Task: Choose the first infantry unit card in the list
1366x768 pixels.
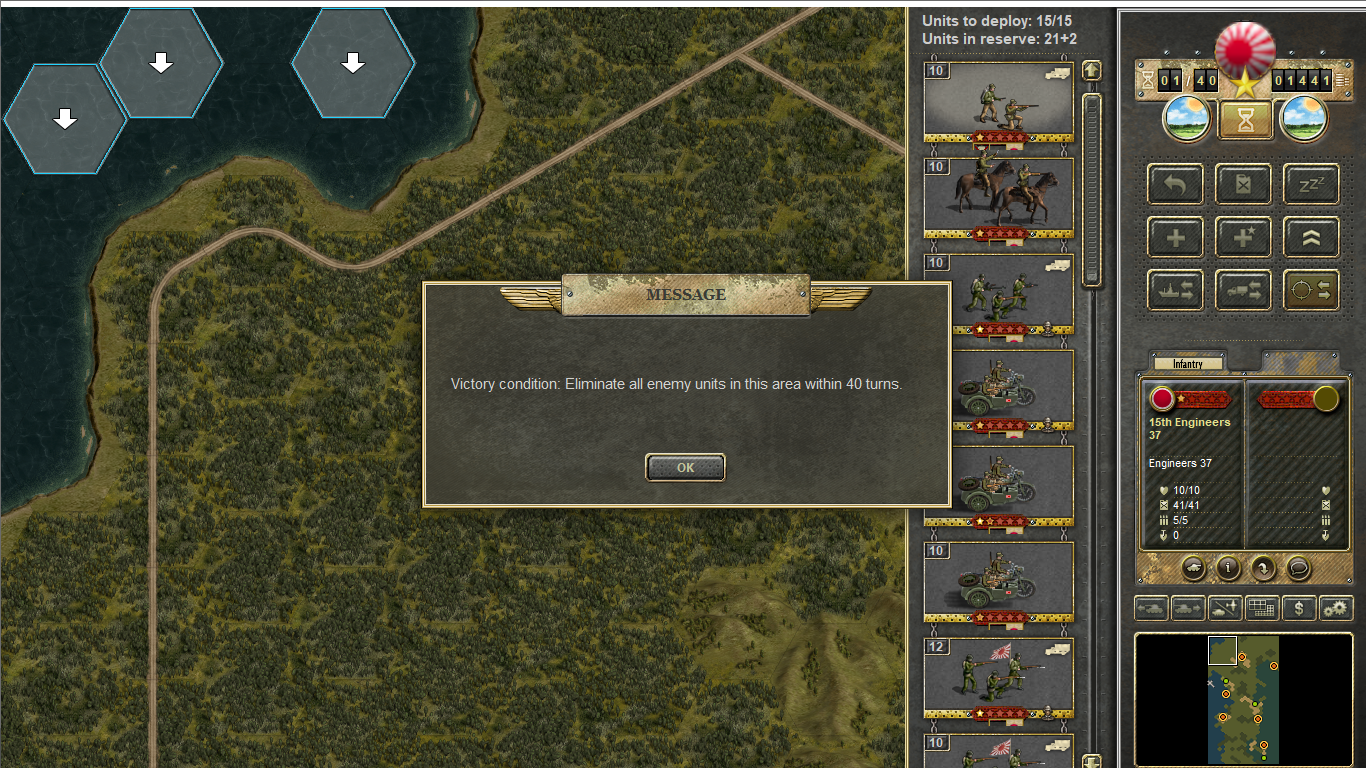Action: pos(998,101)
